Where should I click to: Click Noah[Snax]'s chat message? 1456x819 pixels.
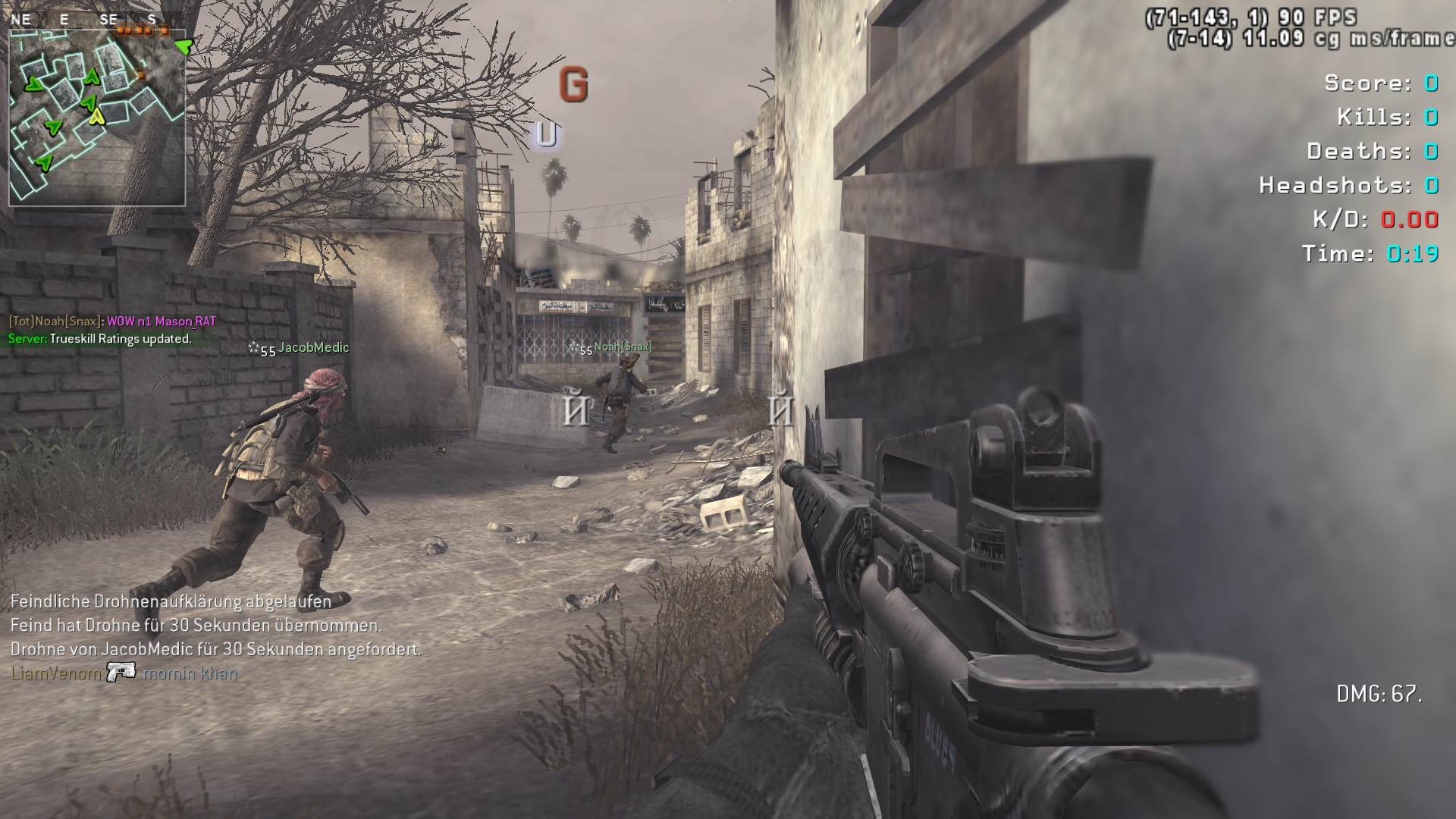112,322
